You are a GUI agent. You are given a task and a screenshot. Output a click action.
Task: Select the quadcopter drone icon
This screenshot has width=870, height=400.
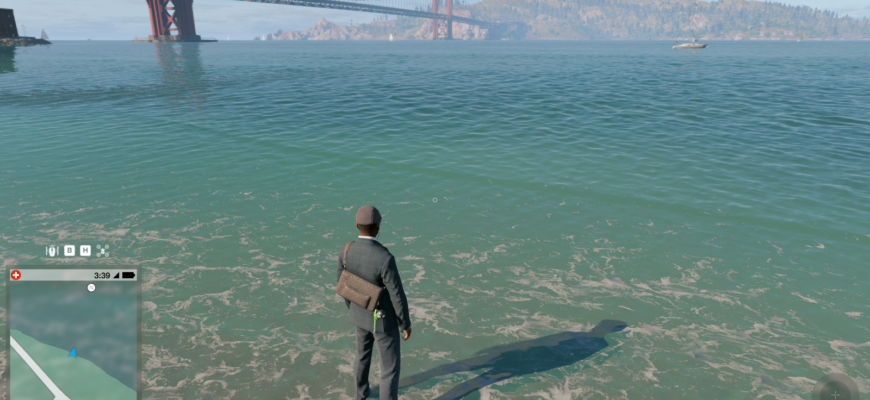pos(103,251)
